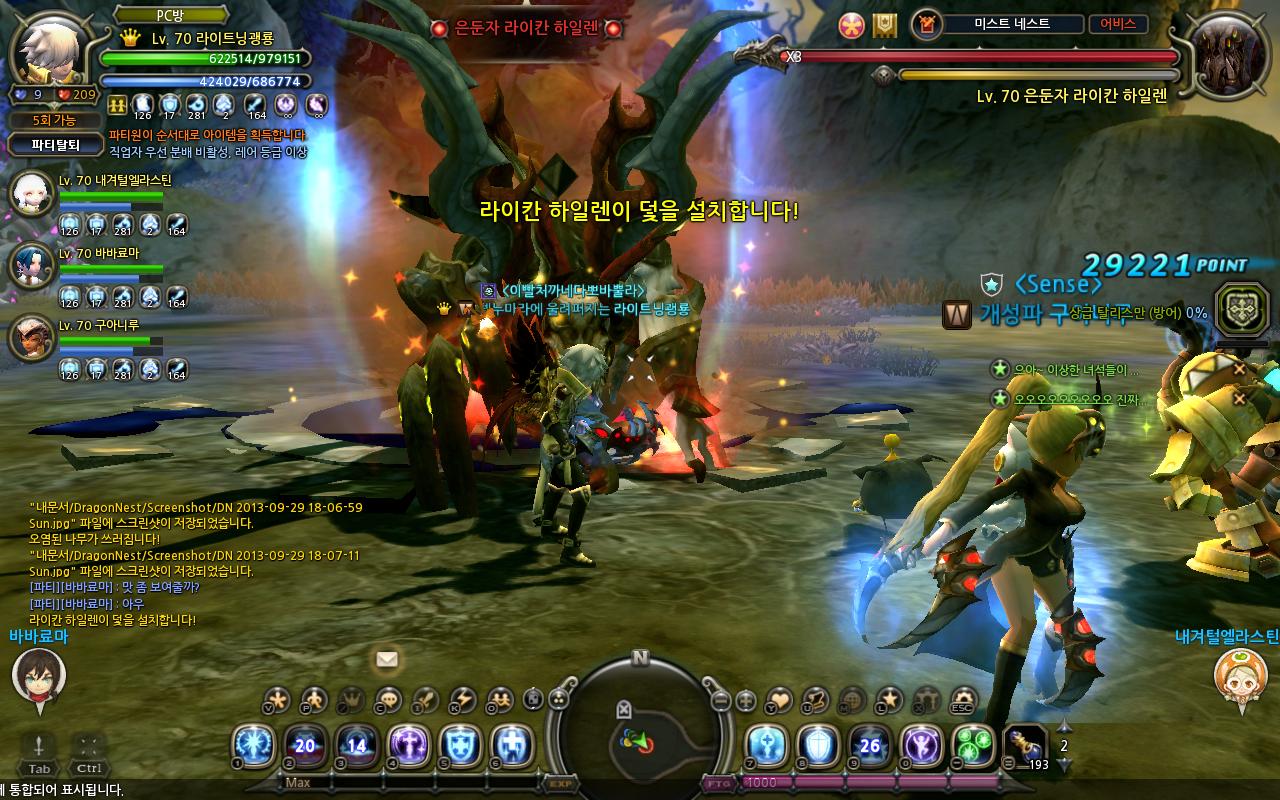Click the minimap minus zoom button
The image size is (1280, 800).
717,699
